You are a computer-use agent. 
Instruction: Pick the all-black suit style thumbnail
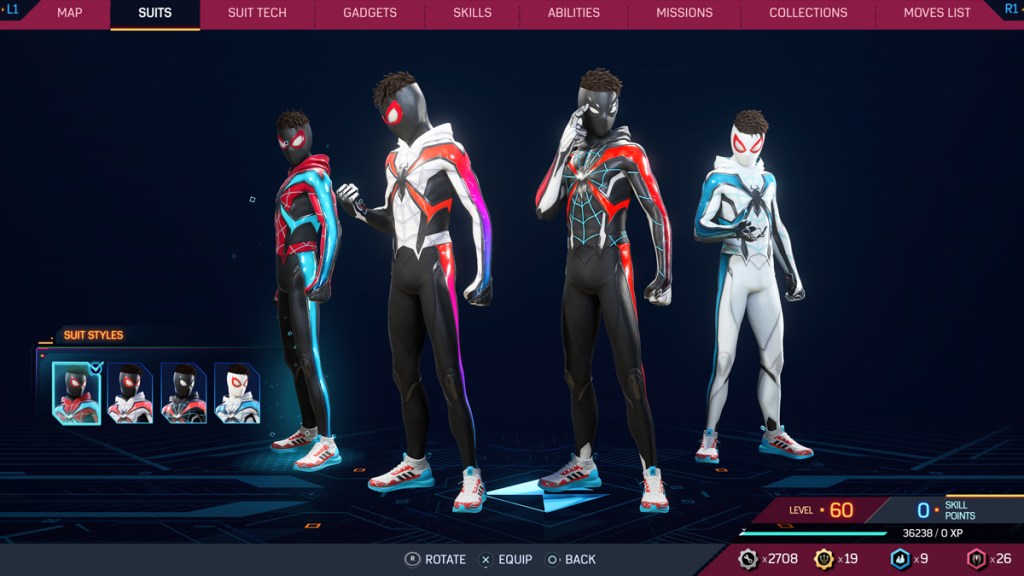[x=184, y=393]
